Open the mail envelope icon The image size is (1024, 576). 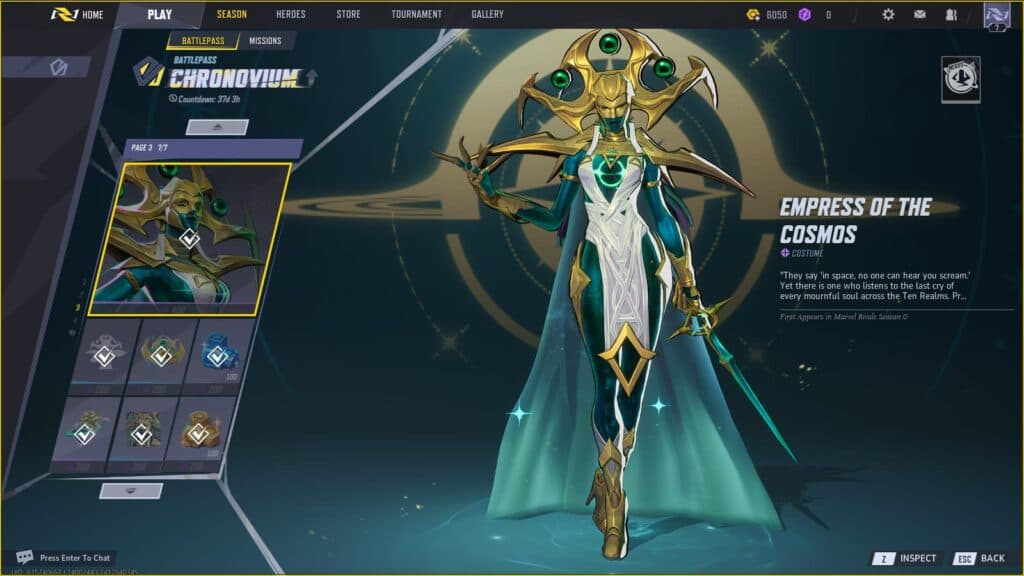(x=919, y=15)
